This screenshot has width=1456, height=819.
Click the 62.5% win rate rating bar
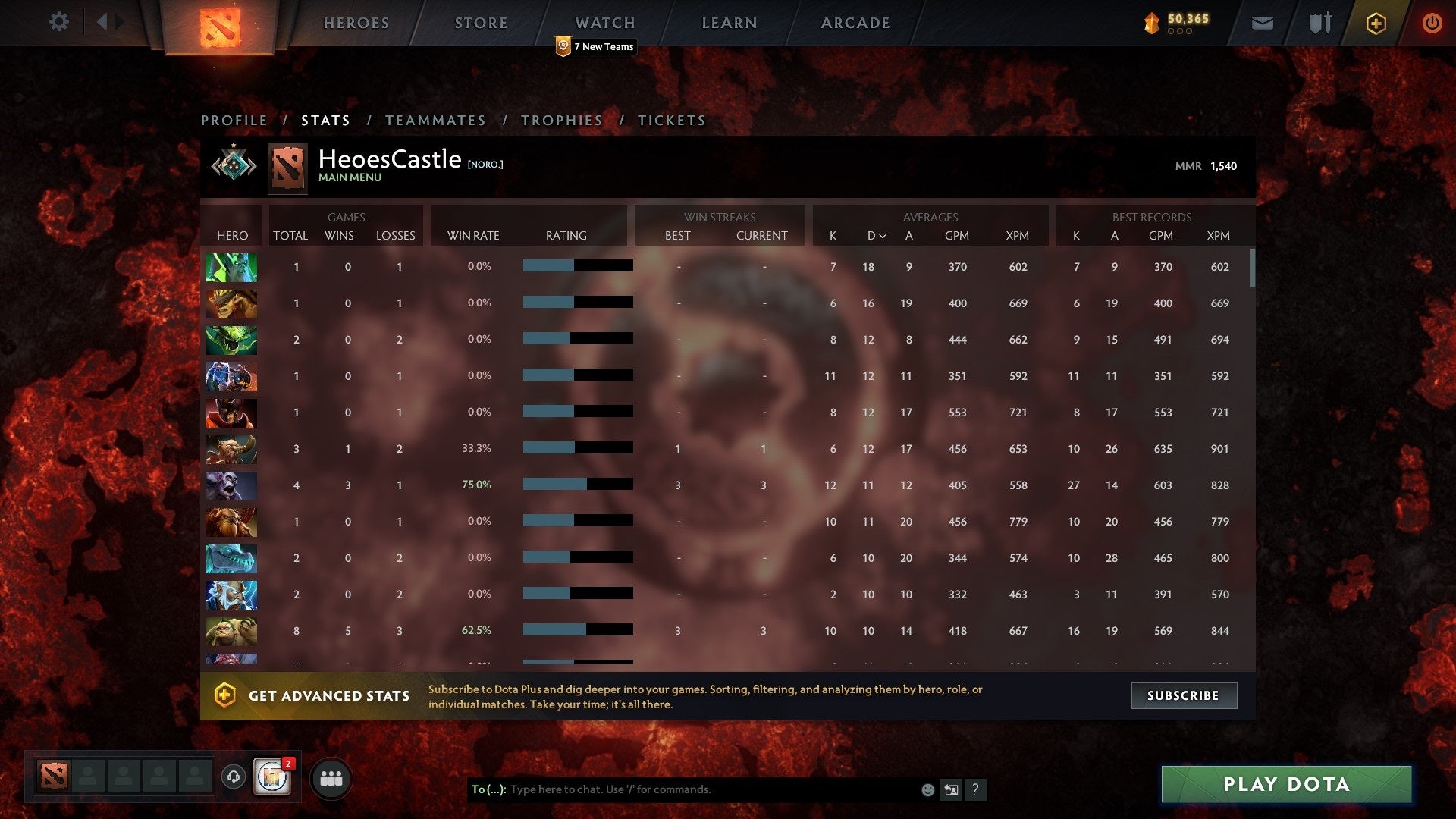point(576,629)
